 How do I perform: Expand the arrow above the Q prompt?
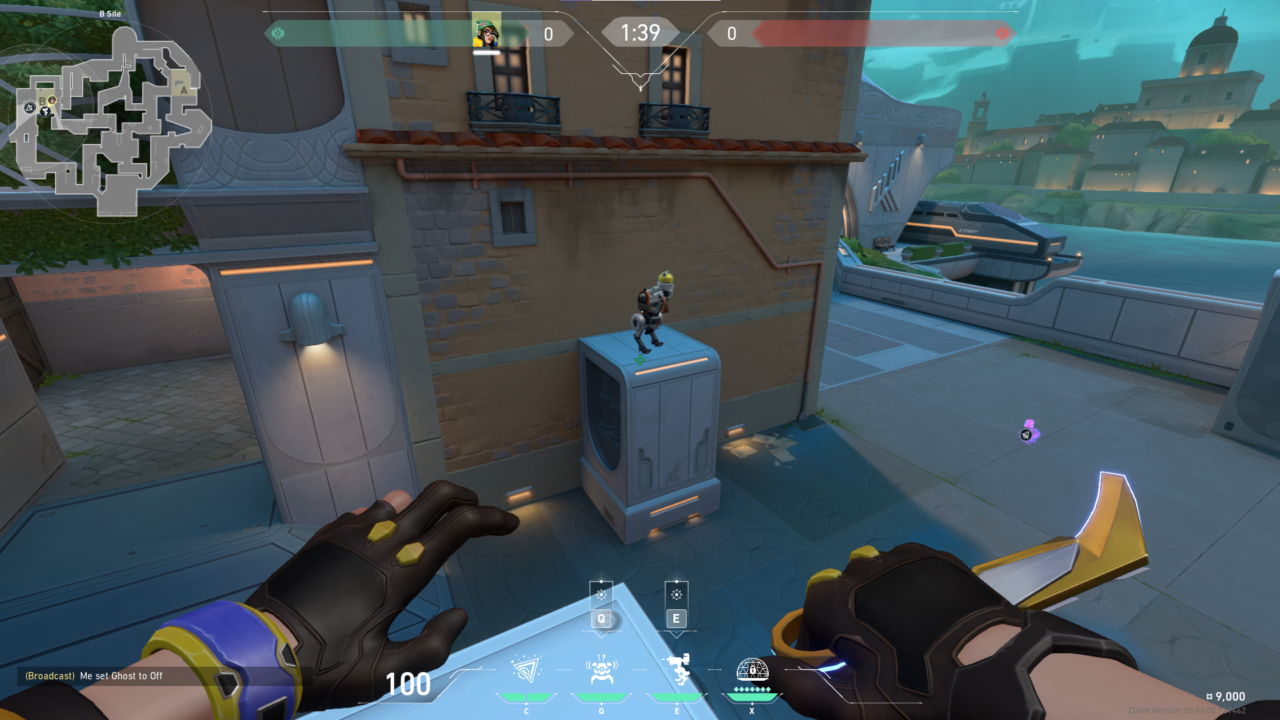click(x=601, y=573)
